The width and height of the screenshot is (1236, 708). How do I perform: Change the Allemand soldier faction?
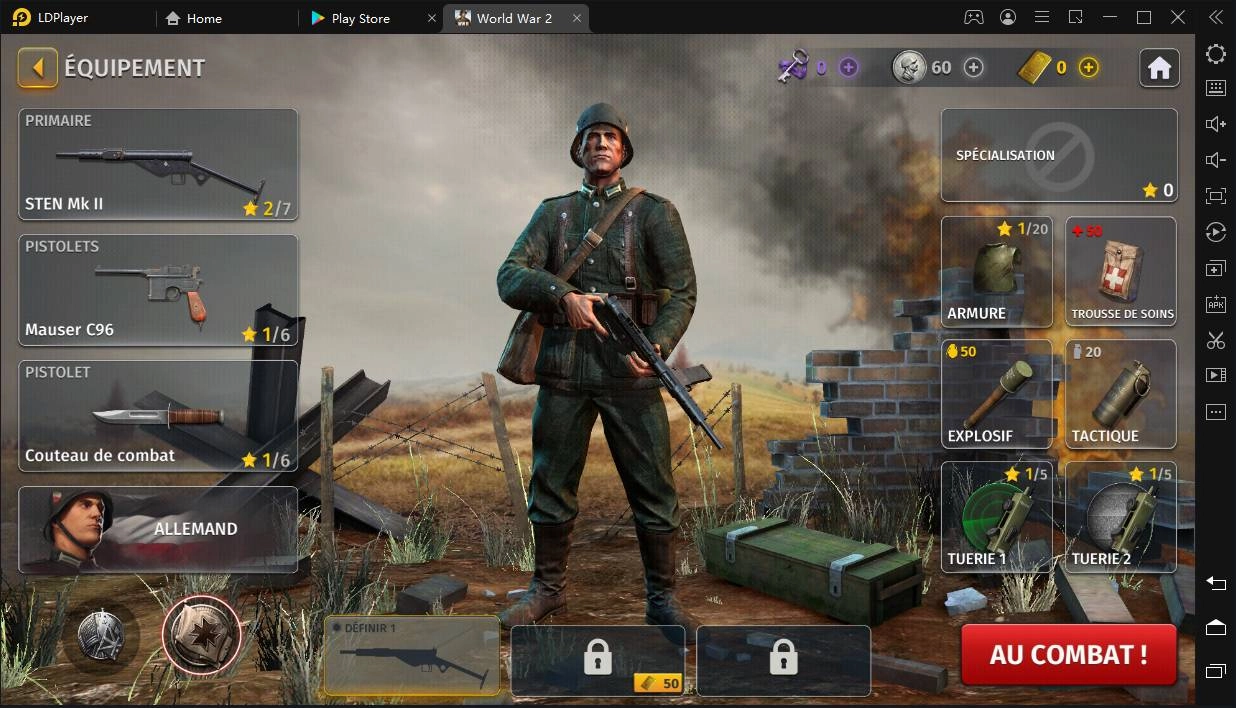tap(158, 529)
